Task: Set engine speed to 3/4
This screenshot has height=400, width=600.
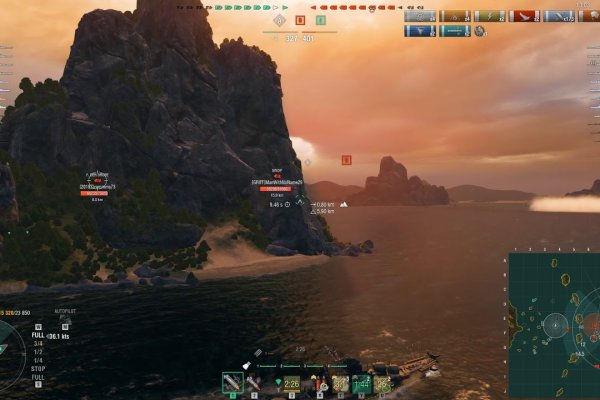Action: coord(38,343)
